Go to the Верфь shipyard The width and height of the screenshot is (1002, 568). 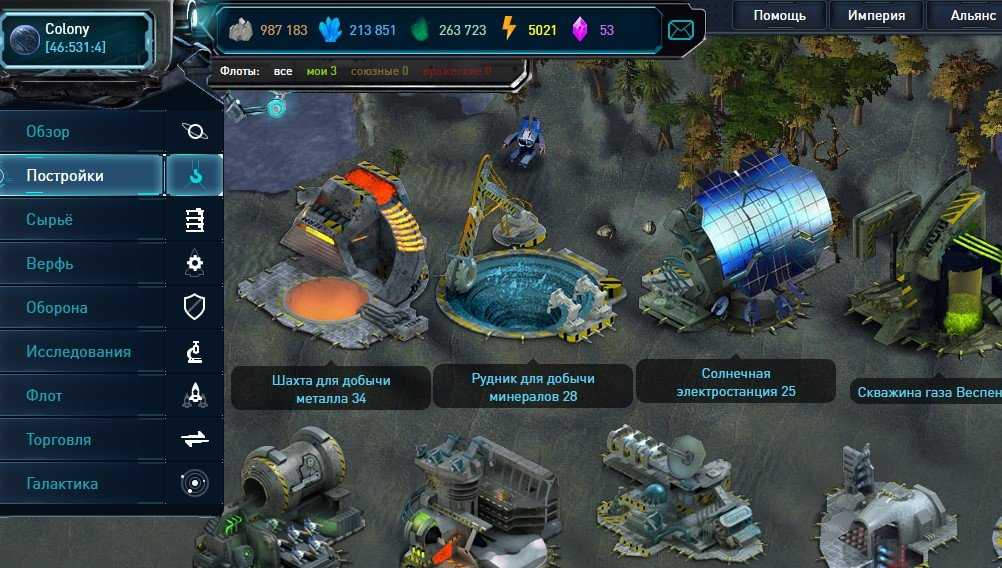pyautogui.click(x=80, y=264)
